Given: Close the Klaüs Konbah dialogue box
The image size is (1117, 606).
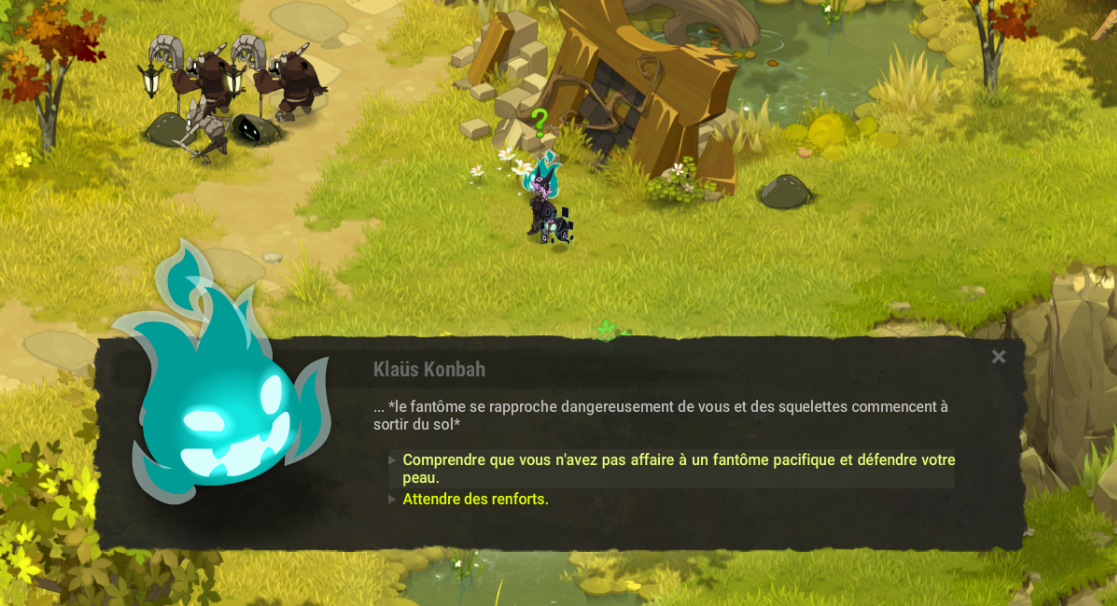Looking at the screenshot, I should (x=998, y=357).
